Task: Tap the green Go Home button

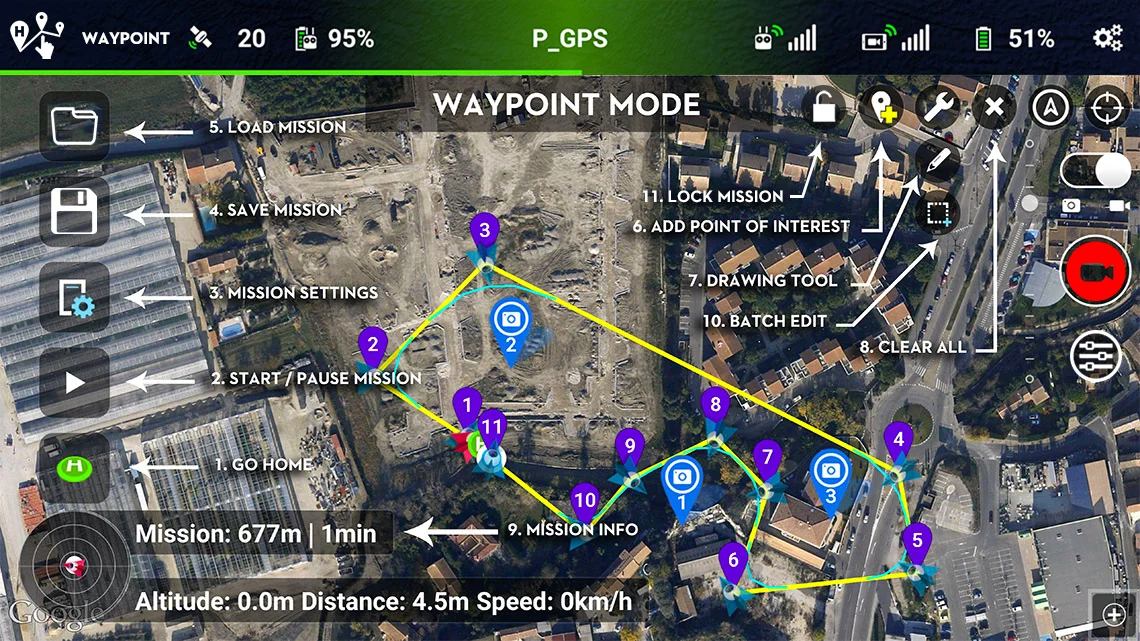Action: [x=74, y=467]
